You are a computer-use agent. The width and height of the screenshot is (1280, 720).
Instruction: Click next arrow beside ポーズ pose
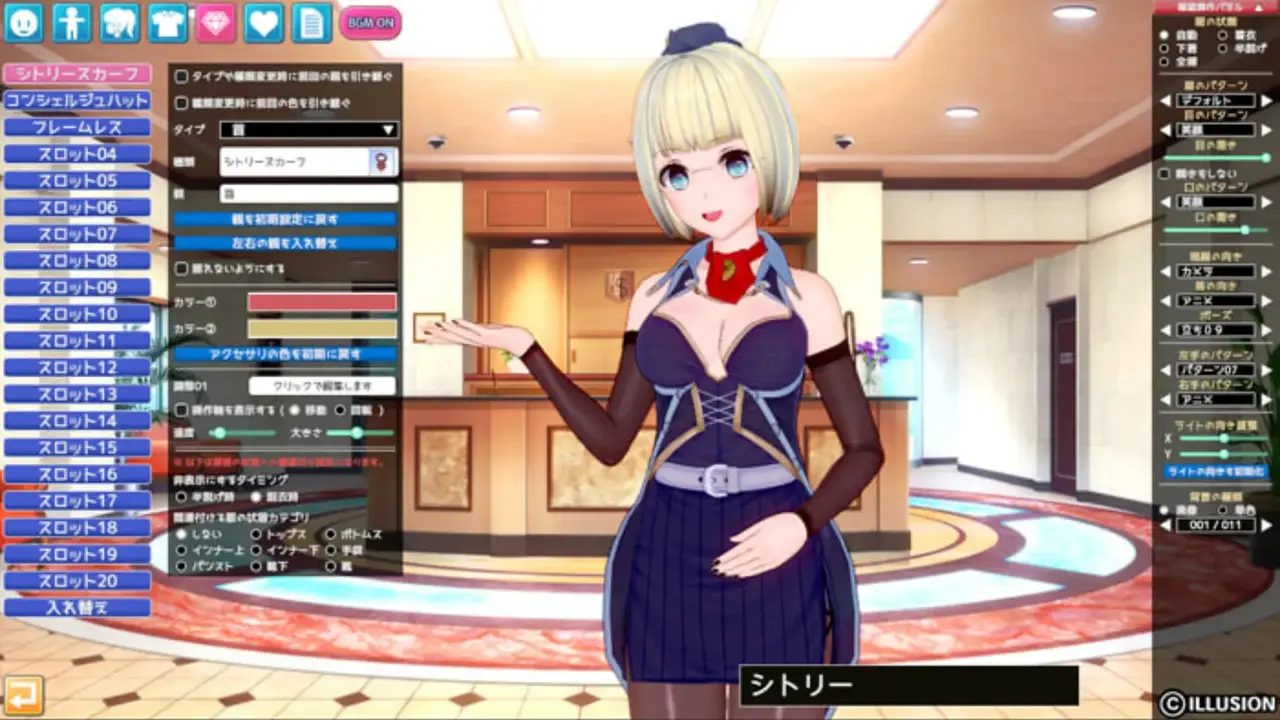tap(1267, 331)
